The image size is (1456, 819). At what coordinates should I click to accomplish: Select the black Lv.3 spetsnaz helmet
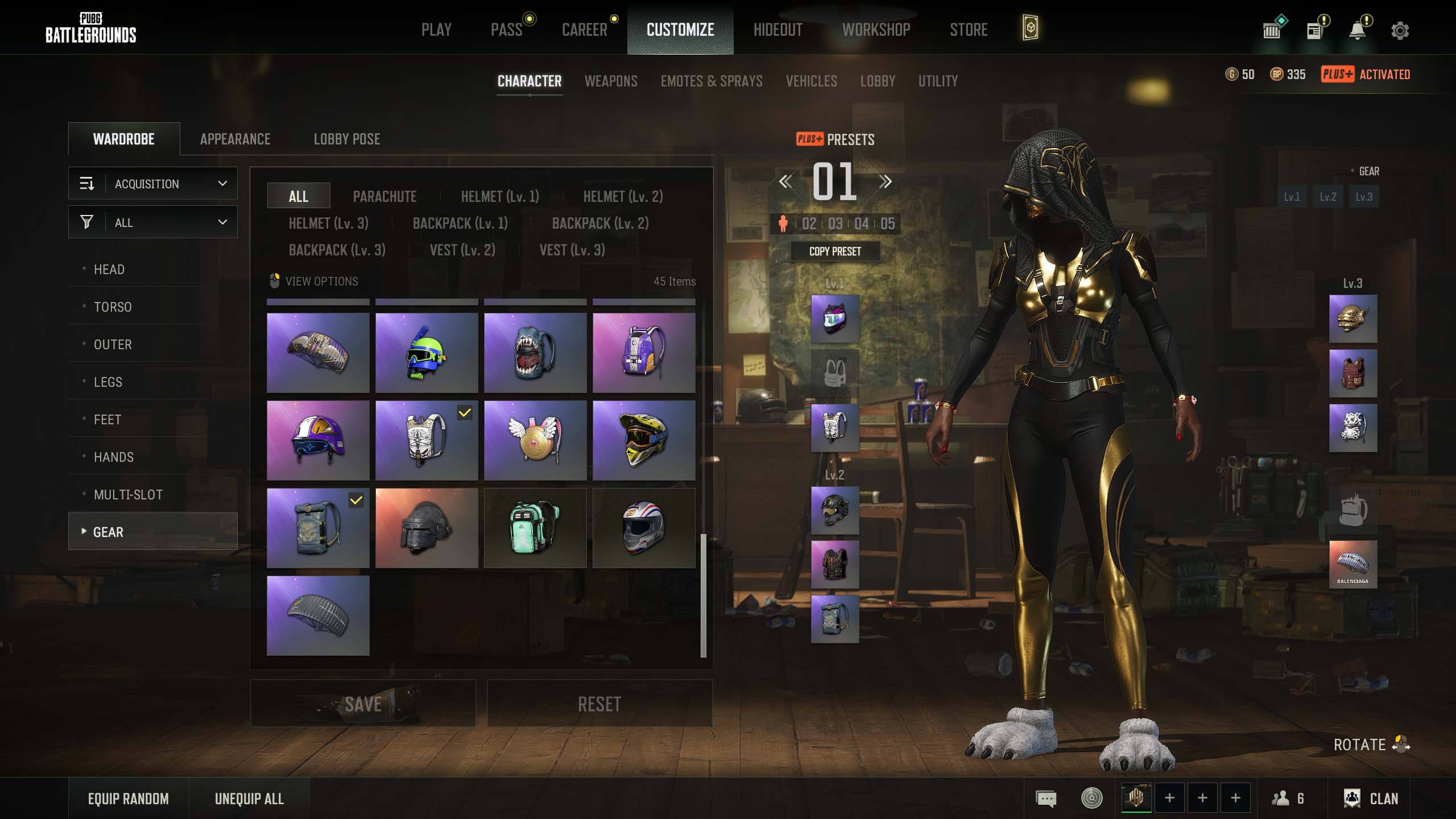(x=427, y=528)
